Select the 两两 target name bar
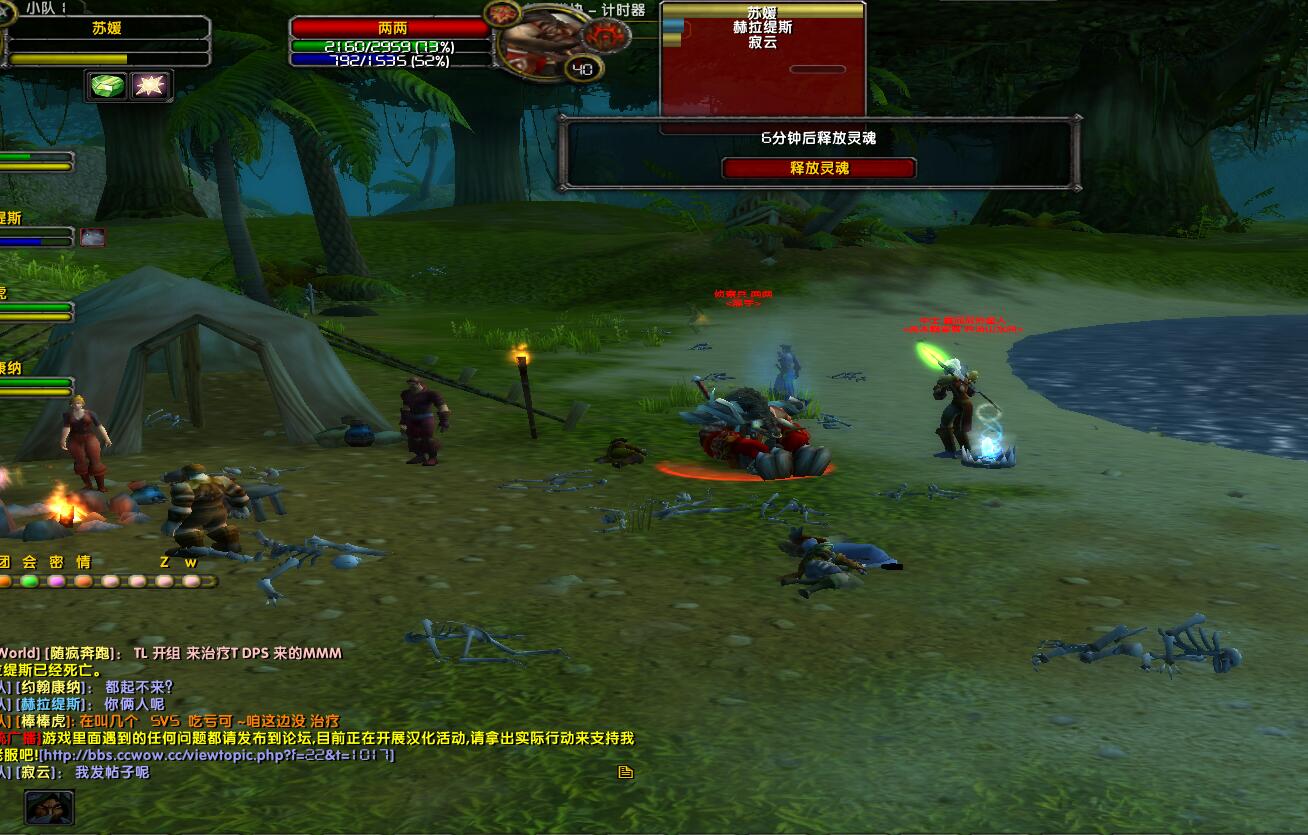This screenshot has width=1308, height=835. (392, 28)
